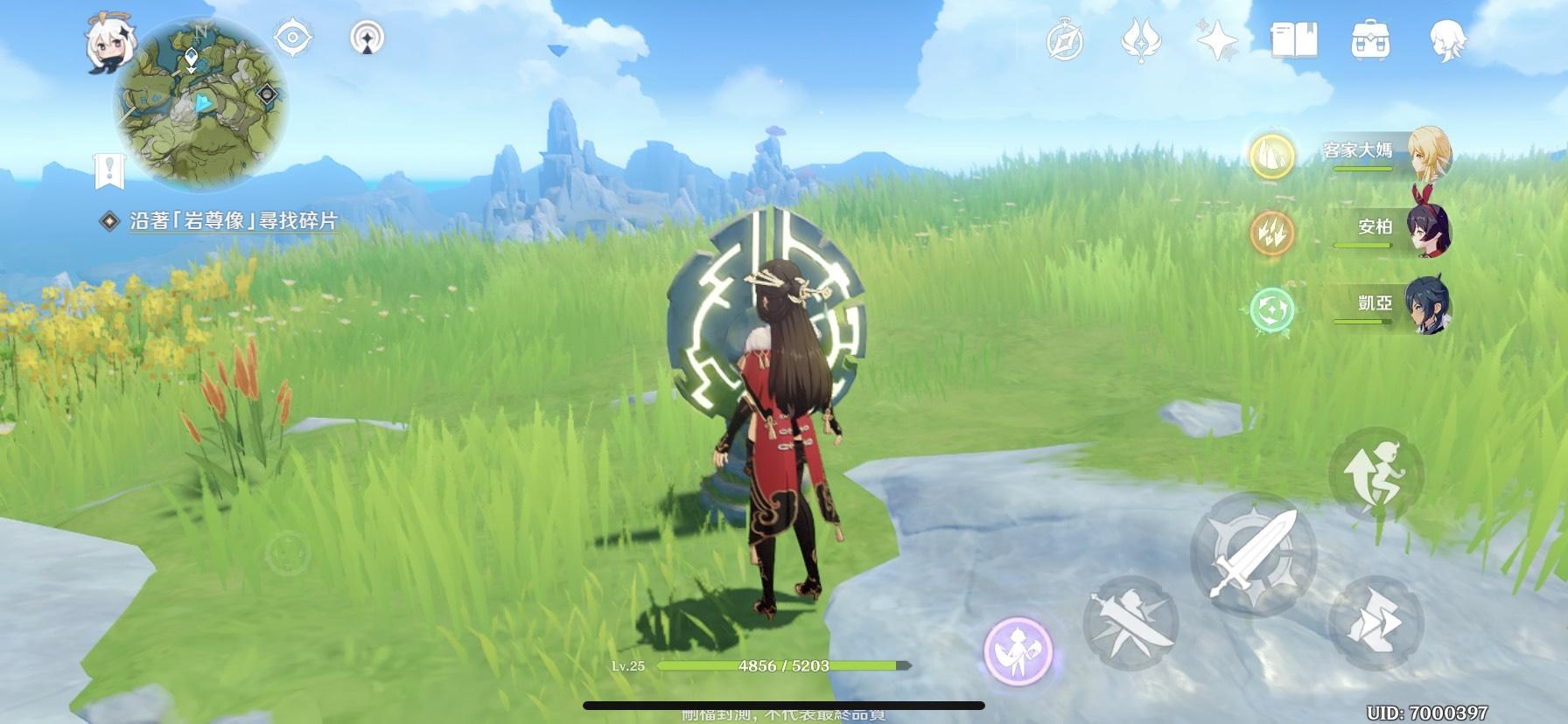This screenshot has width=1568, height=724.
Task: Open the circular minimap
Action: [201, 105]
